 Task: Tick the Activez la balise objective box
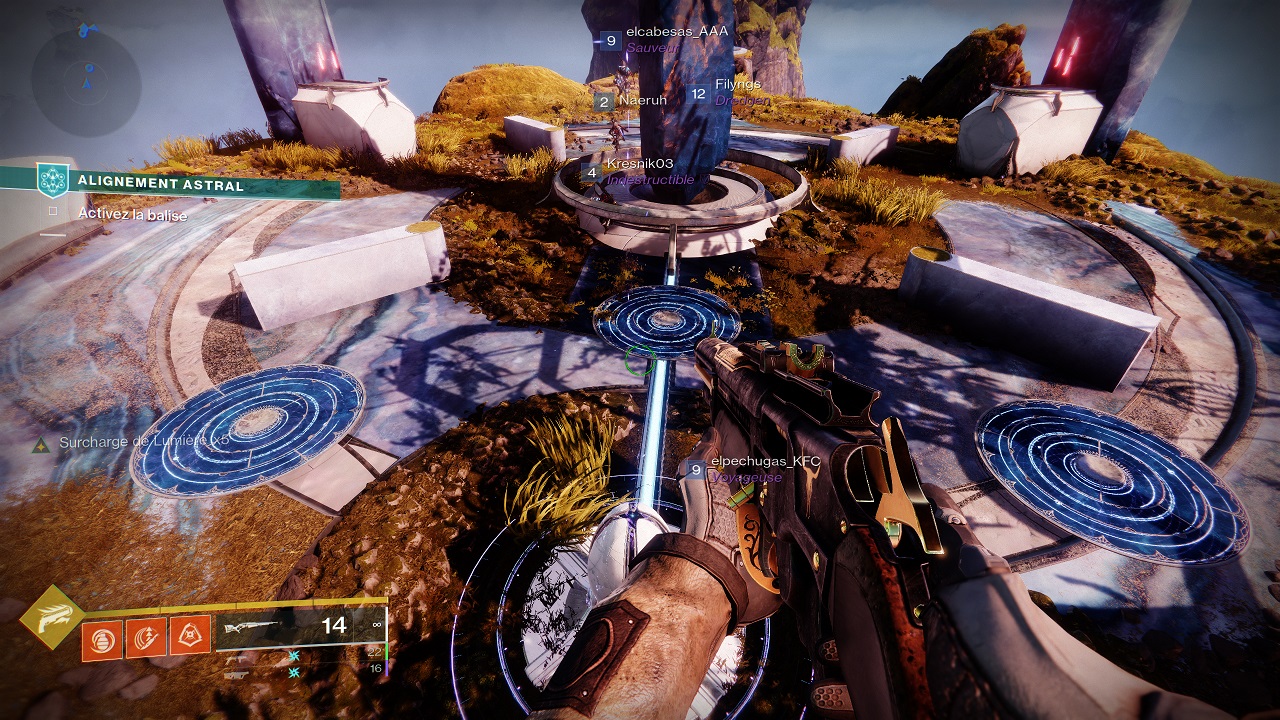53,213
